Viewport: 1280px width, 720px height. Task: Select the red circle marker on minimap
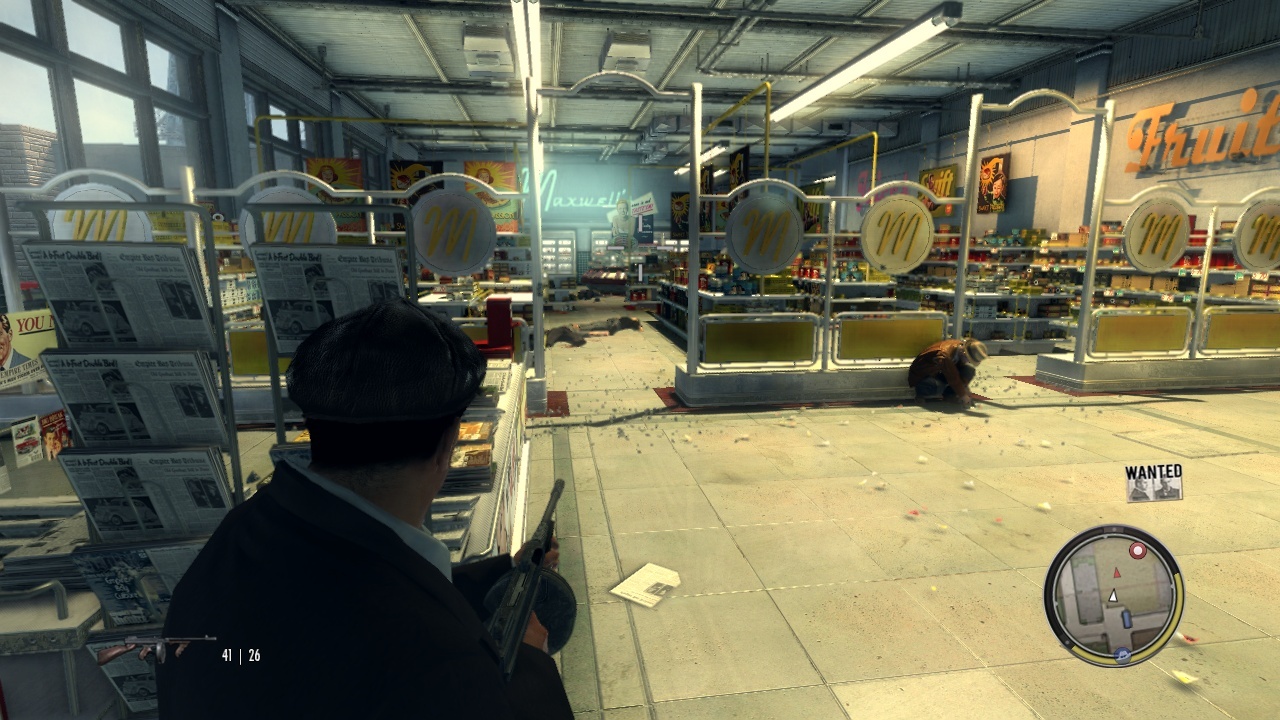click(x=1137, y=551)
